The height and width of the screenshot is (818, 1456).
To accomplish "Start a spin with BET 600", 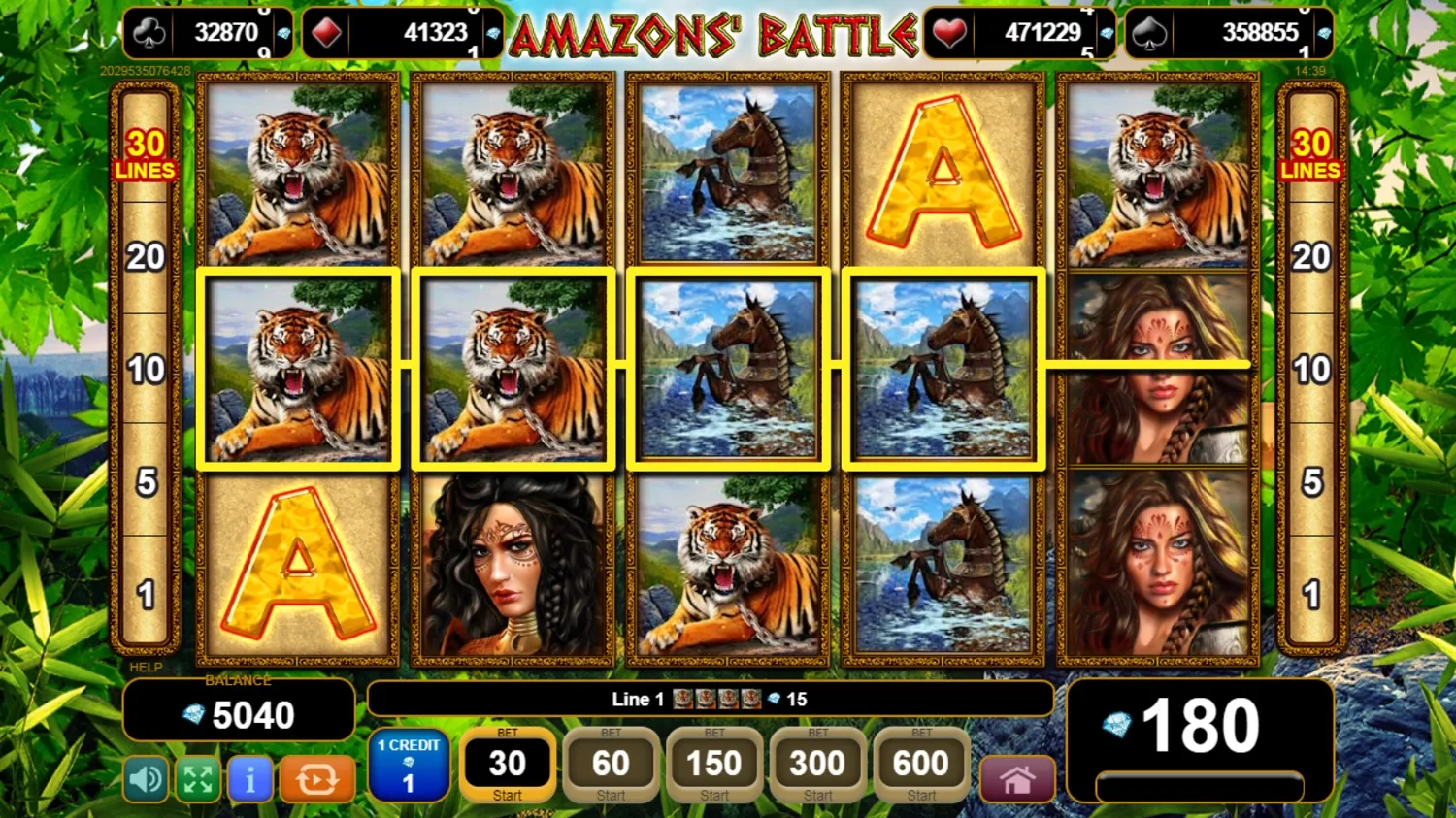I will 918,767.
